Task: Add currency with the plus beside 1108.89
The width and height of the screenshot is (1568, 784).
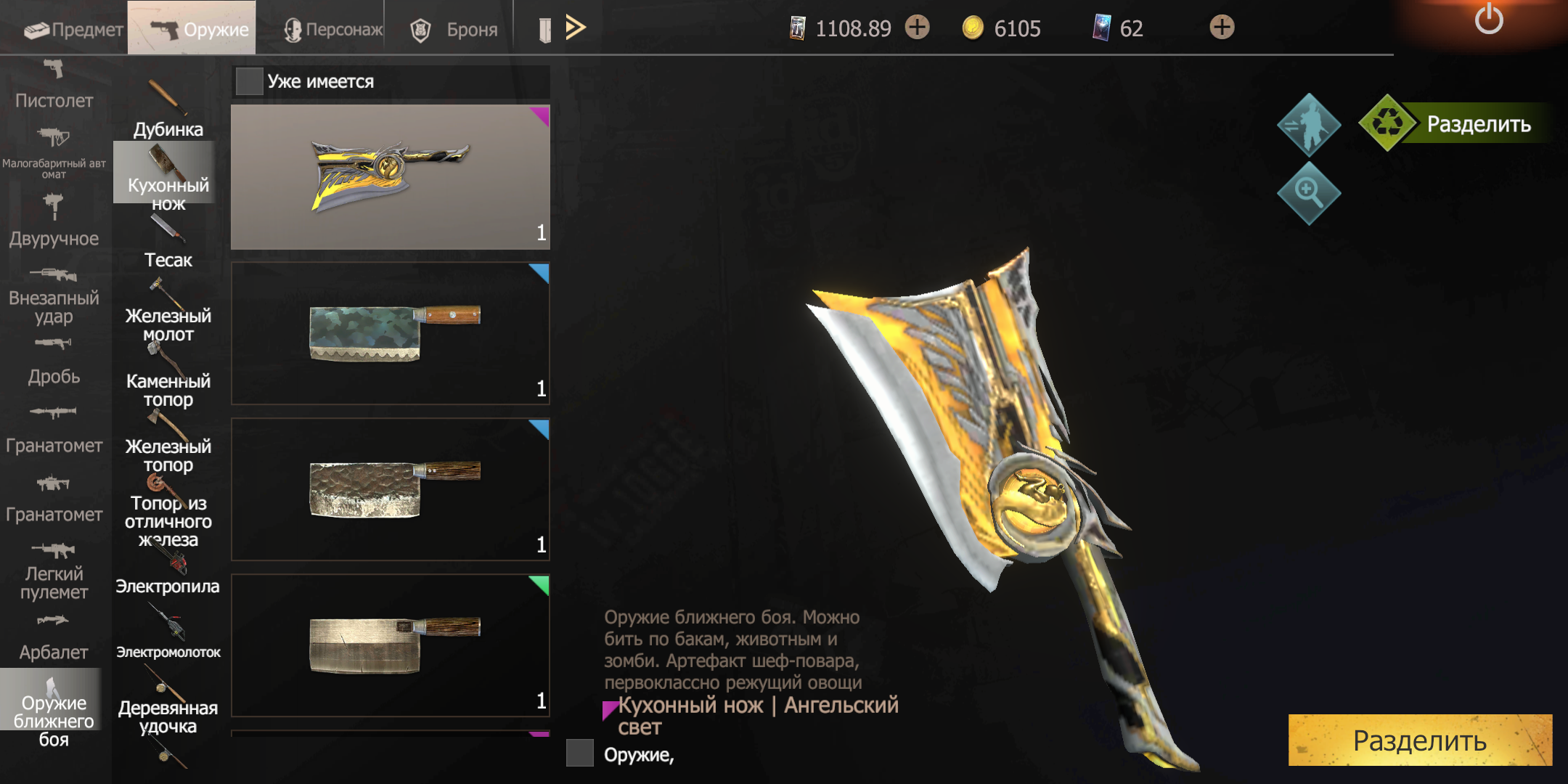Action: [918, 28]
